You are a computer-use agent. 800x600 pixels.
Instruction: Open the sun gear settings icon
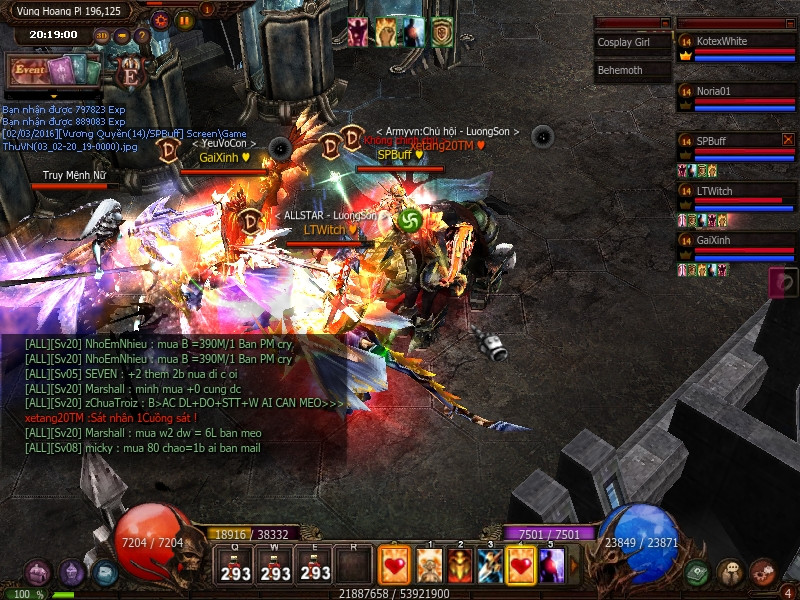point(160,19)
